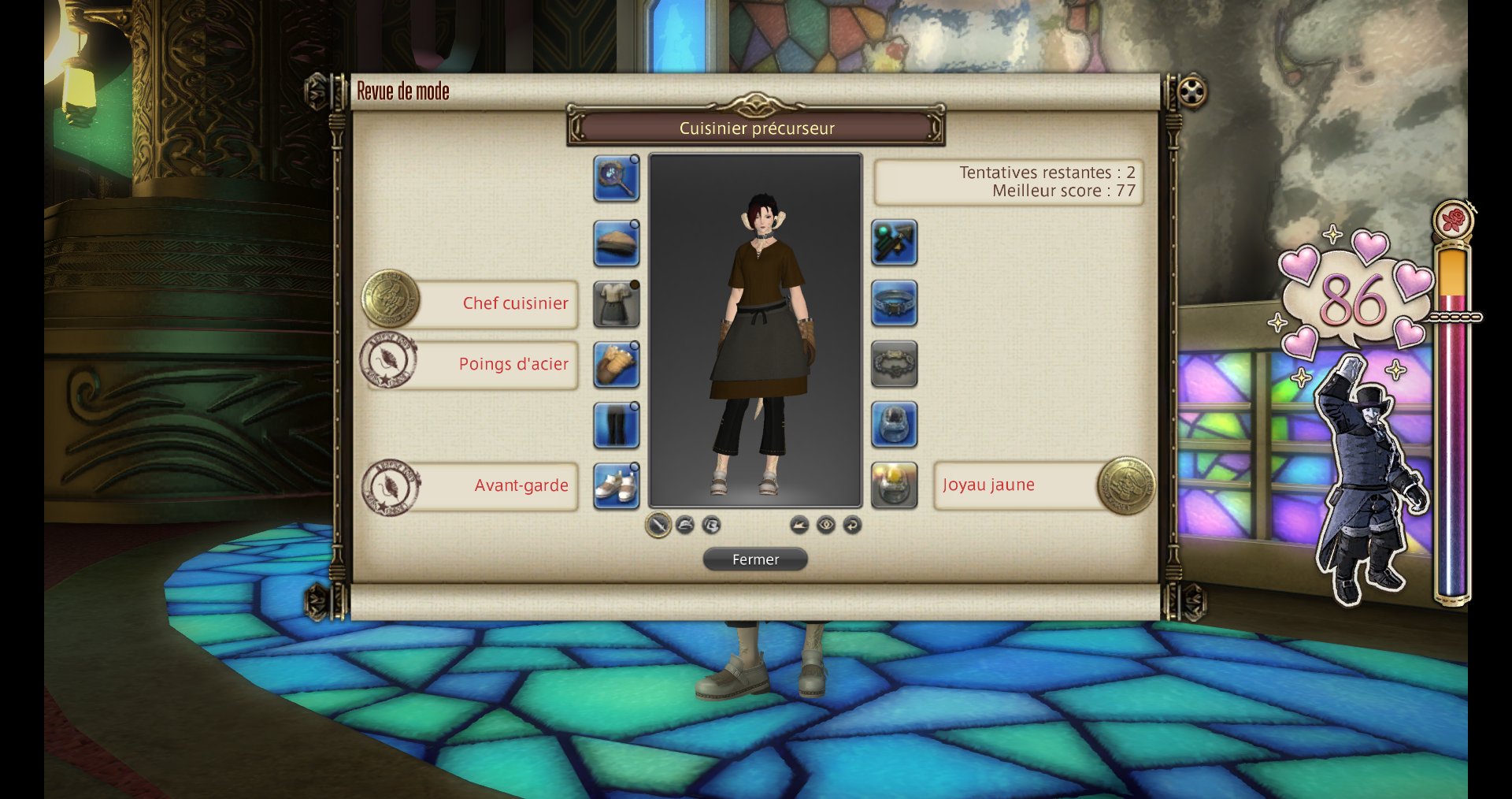Select the yellow gem ring slot

click(x=895, y=487)
